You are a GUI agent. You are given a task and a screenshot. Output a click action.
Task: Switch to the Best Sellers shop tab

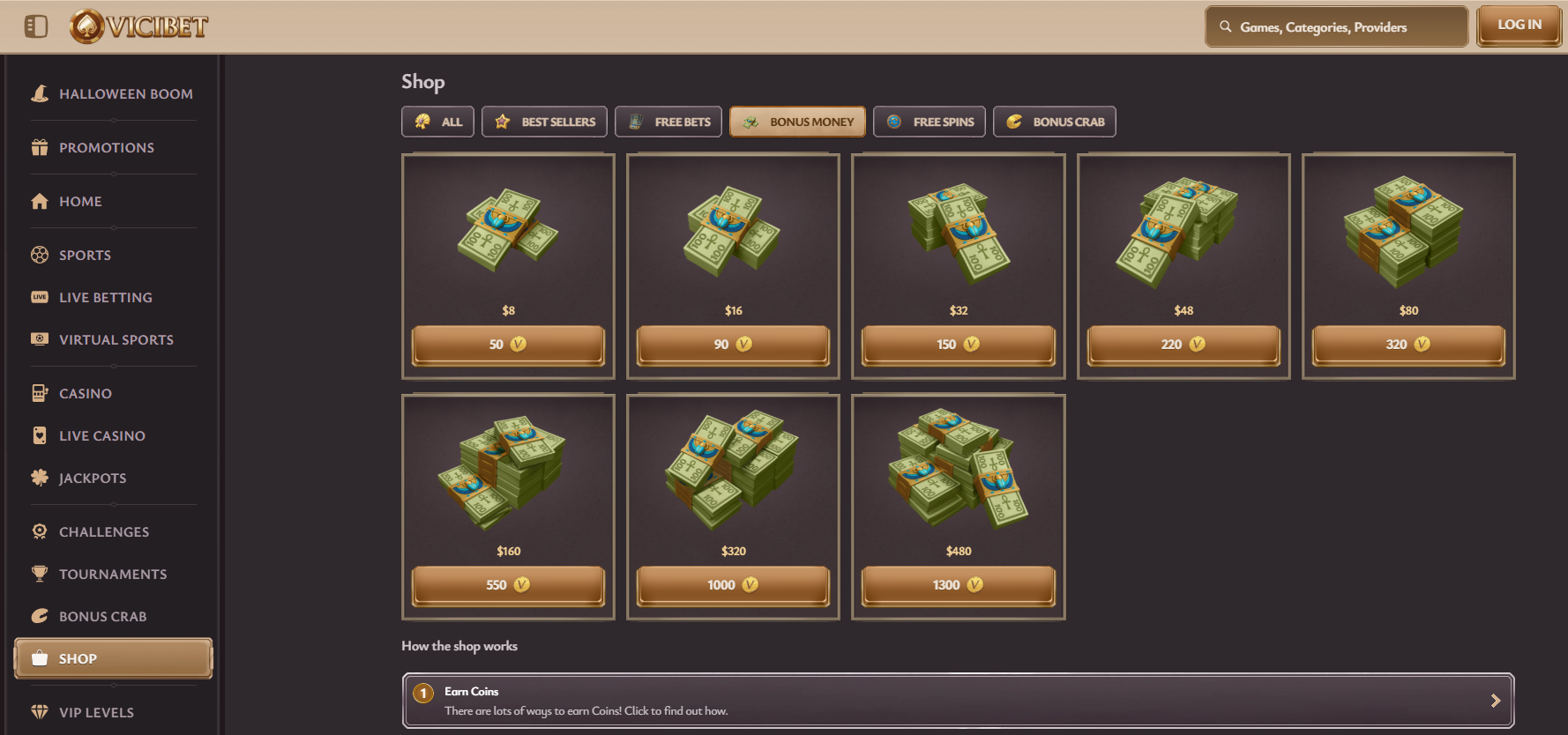(544, 122)
